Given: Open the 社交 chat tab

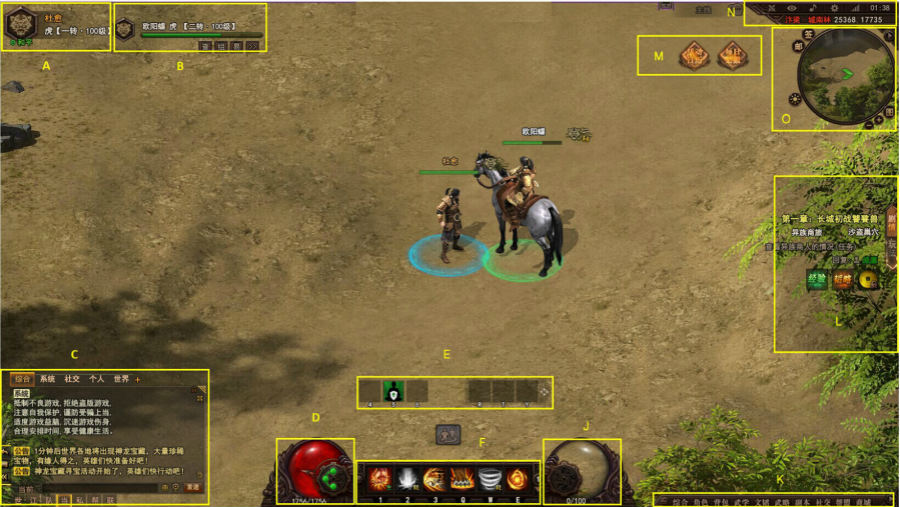Looking at the screenshot, I should point(73,380).
